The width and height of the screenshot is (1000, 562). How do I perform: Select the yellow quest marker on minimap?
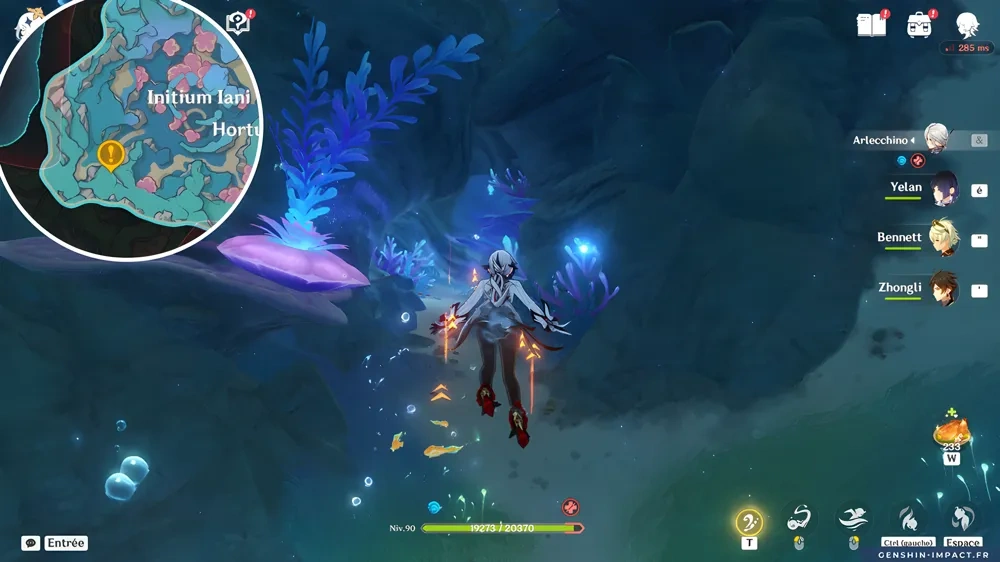(x=110, y=155)
